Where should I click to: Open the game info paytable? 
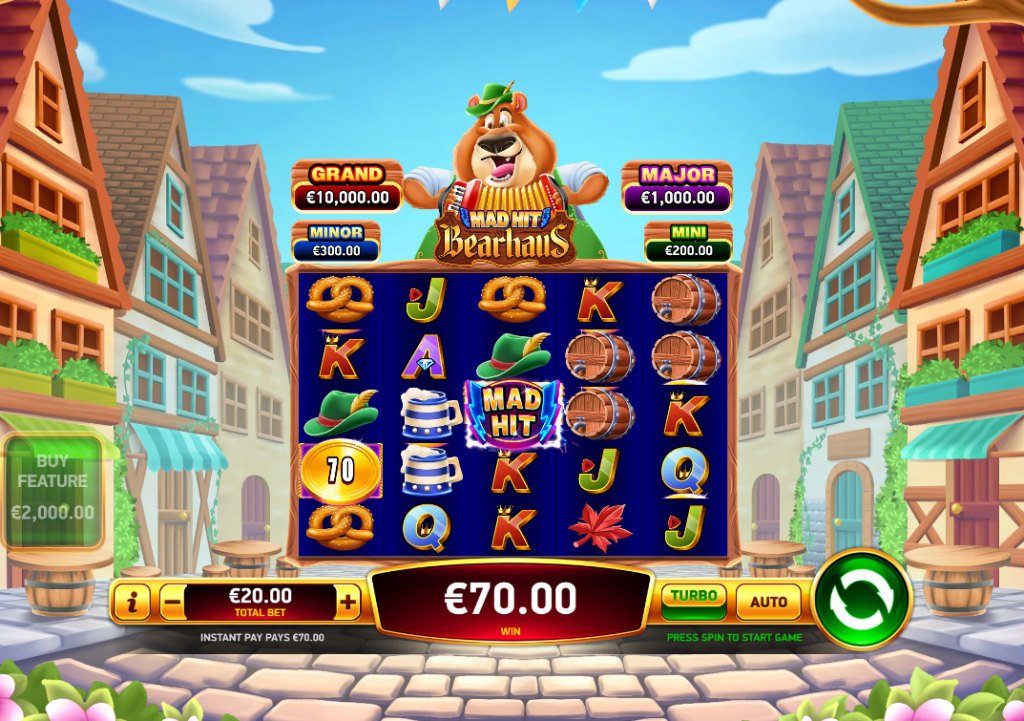pos(132,602)
